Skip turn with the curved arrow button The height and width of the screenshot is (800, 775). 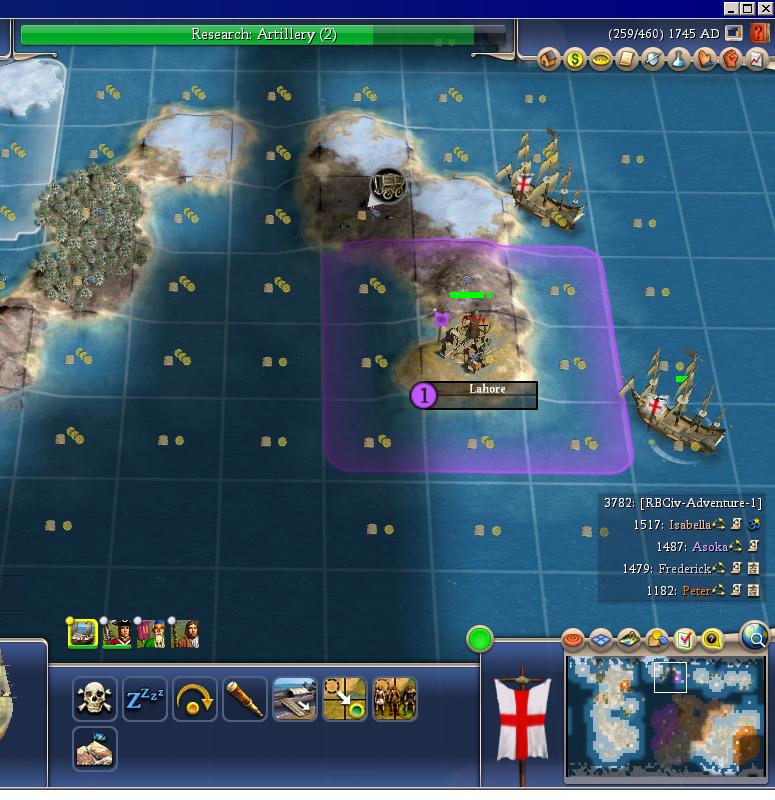195,699
